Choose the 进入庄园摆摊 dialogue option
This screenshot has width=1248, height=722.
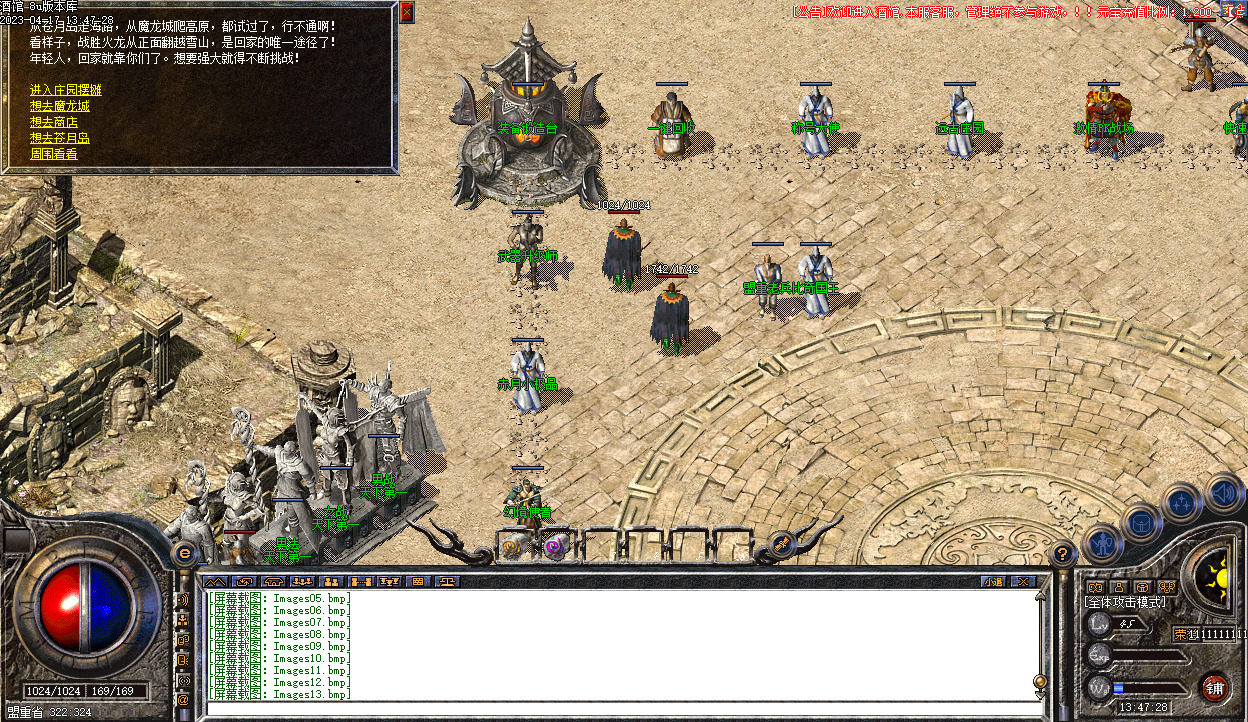[x=66, y=90]
